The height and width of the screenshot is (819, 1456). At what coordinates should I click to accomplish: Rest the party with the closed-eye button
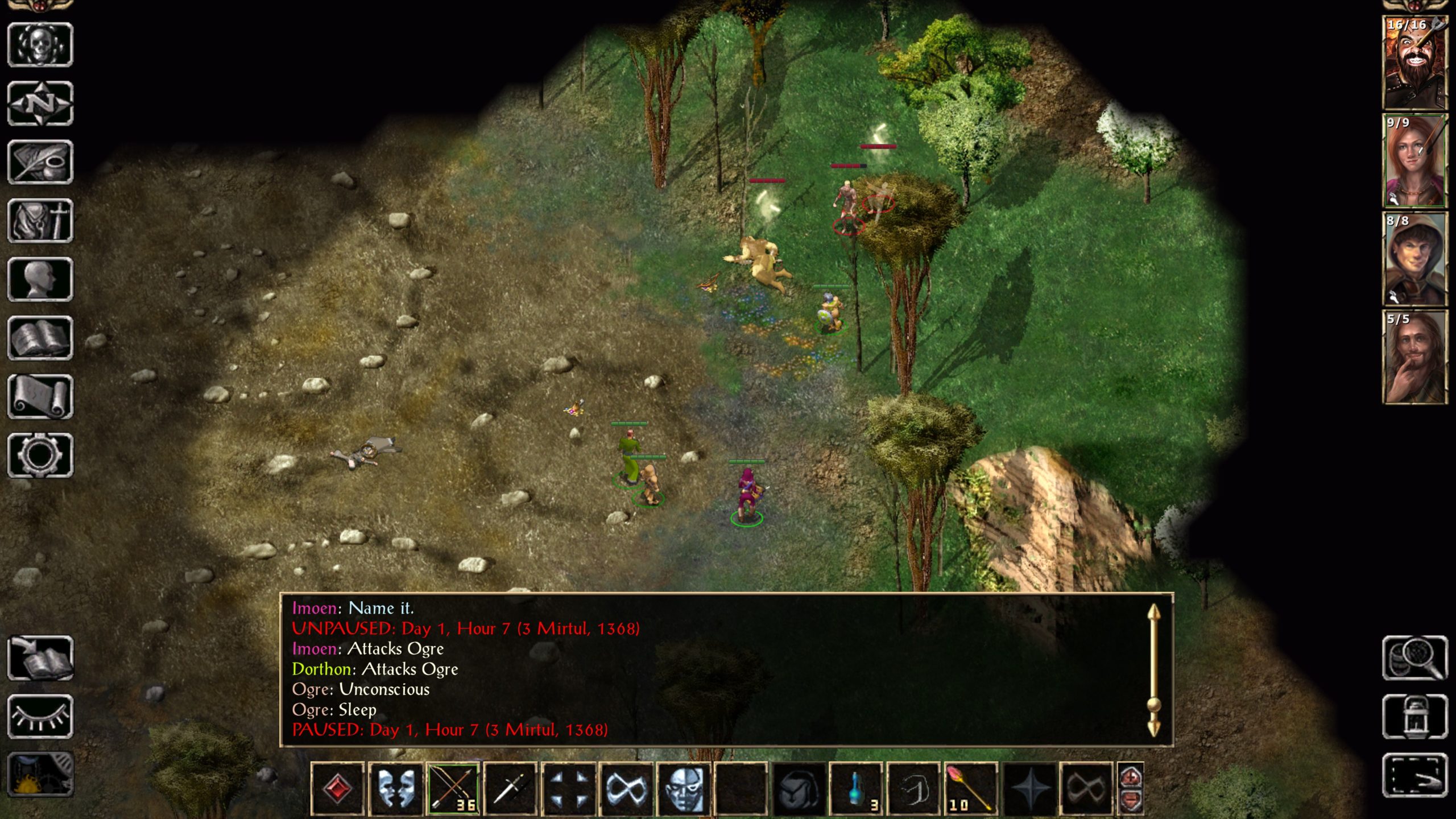point(40,717)
